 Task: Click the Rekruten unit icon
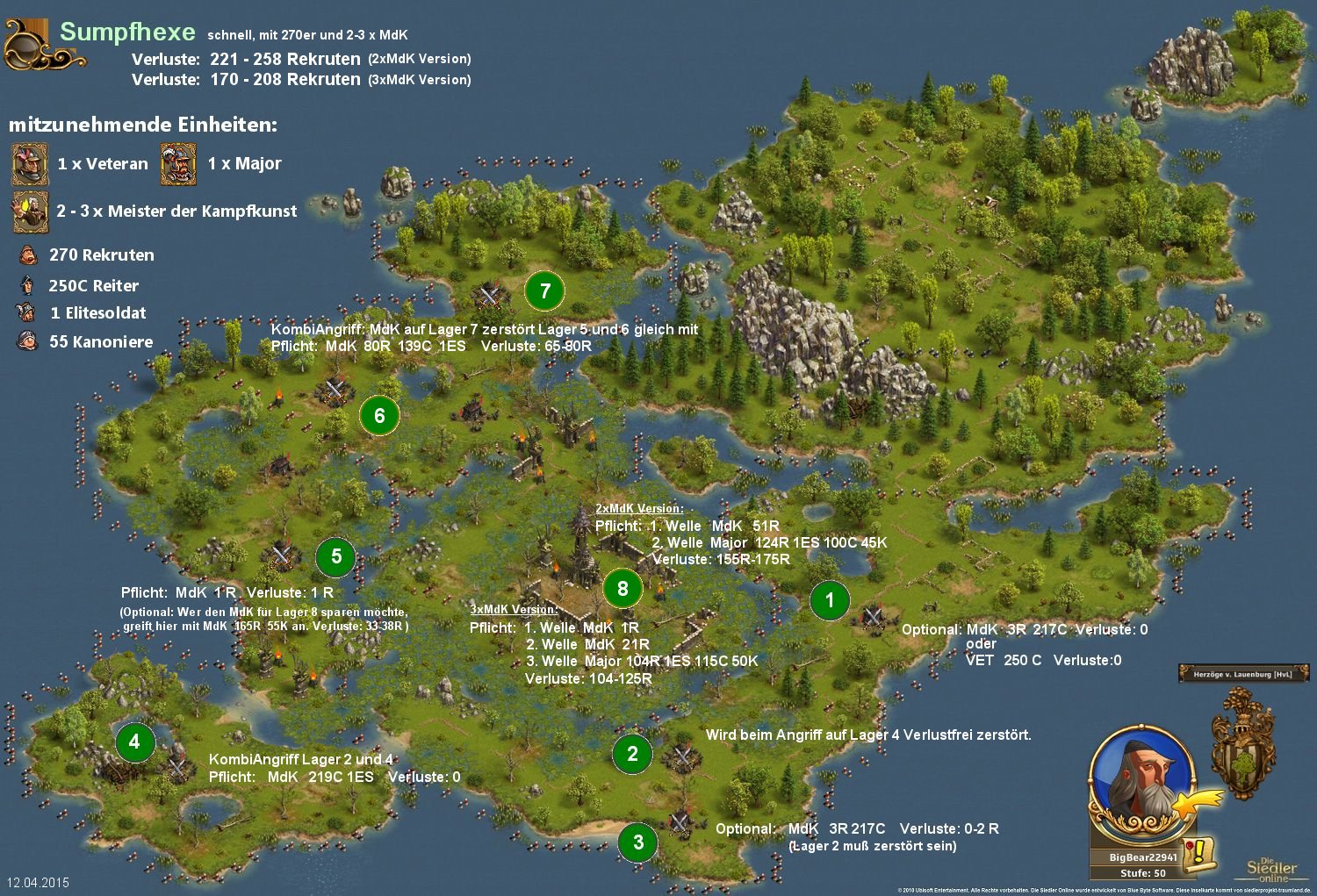[29, 255]
